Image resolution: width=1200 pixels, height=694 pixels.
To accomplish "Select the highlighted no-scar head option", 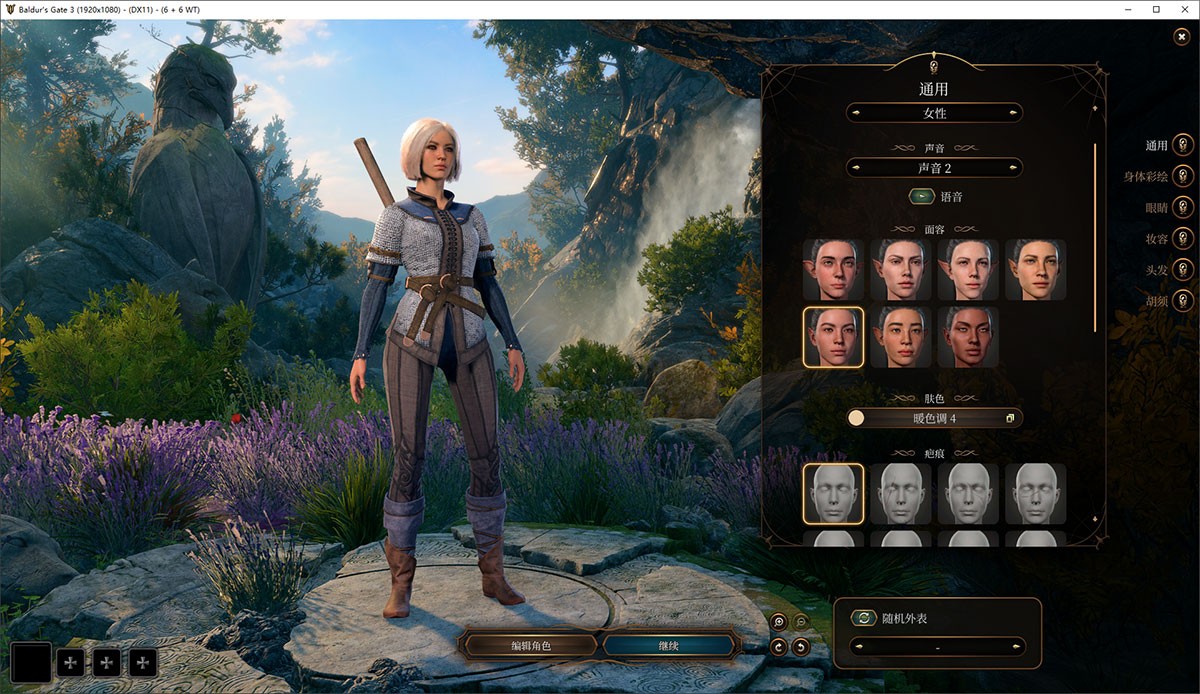I will coord(833,493).
